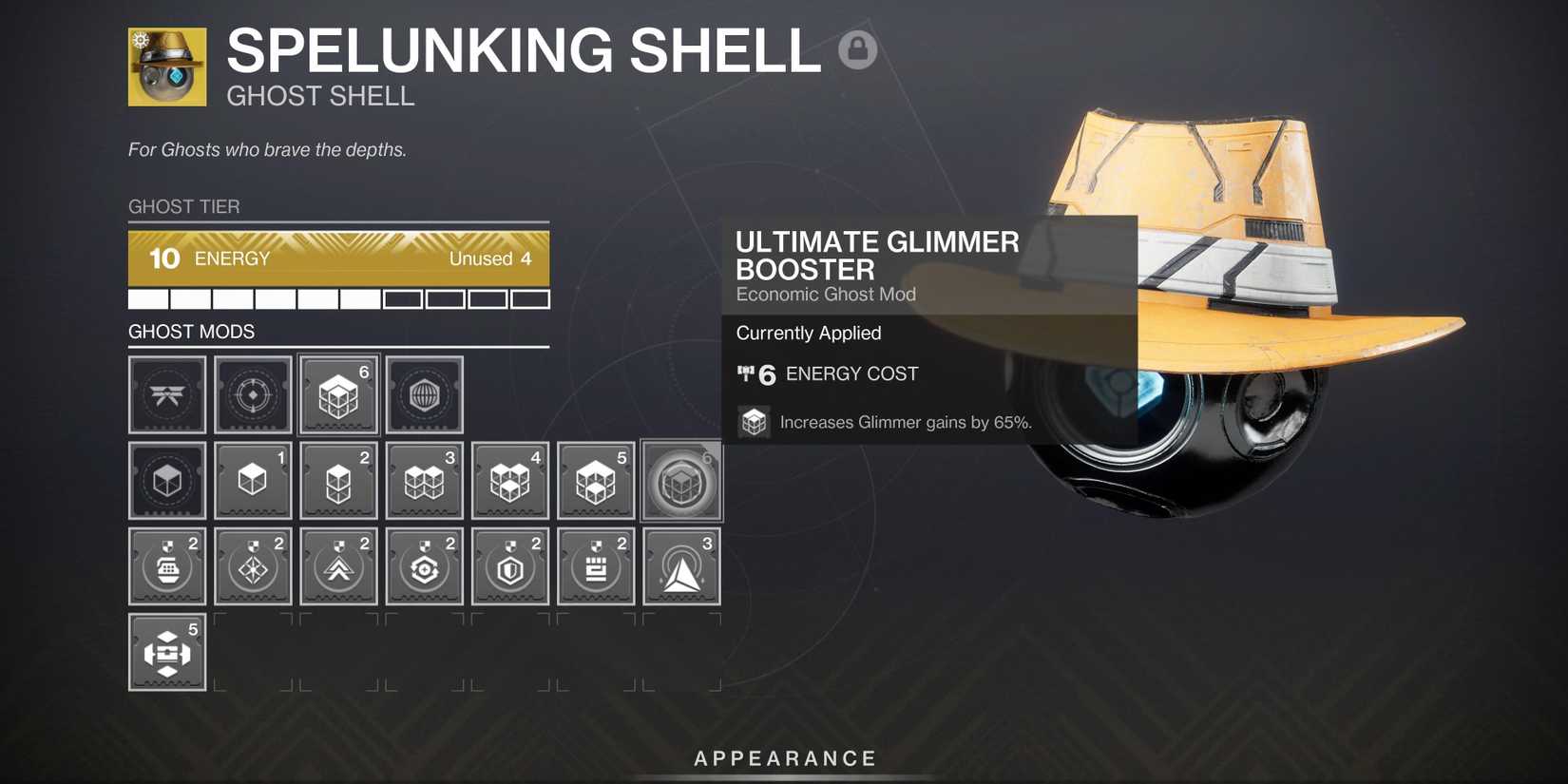
Task: Select the tier 1 Glimmer Booster mod
Action: [x=253, y=480]
